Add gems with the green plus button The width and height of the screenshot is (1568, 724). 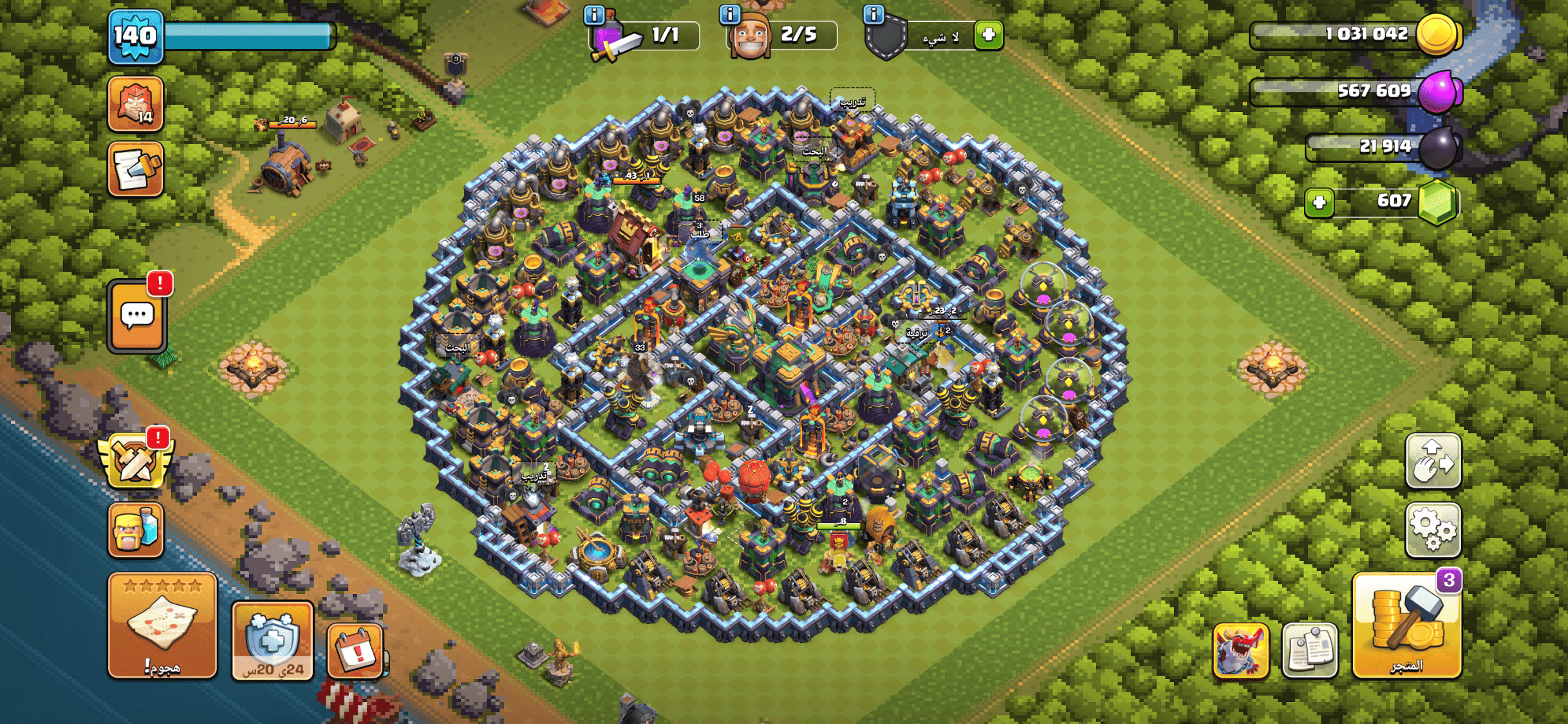coord(1319,203)
